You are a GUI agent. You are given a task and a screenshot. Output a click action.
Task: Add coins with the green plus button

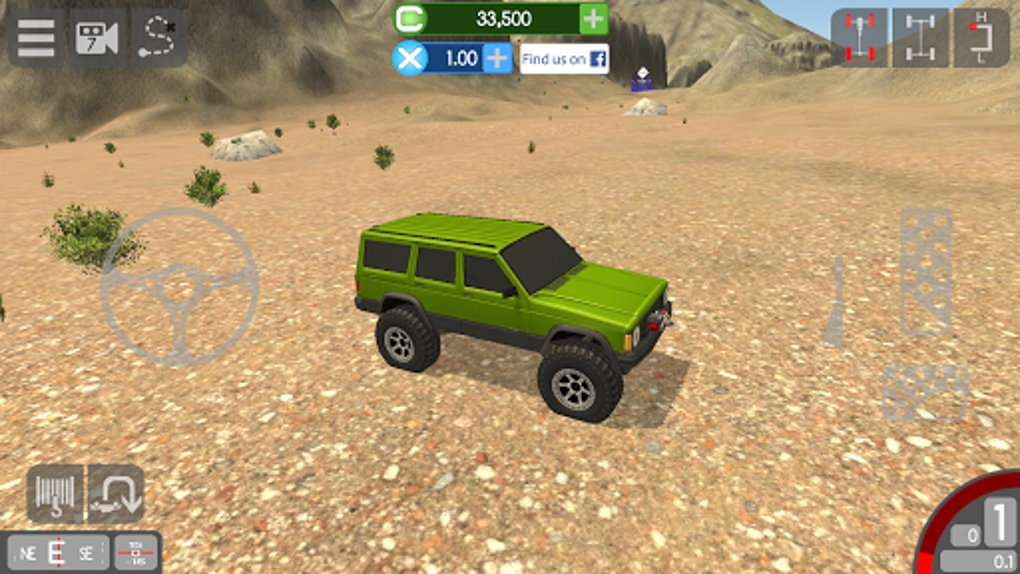593,19
